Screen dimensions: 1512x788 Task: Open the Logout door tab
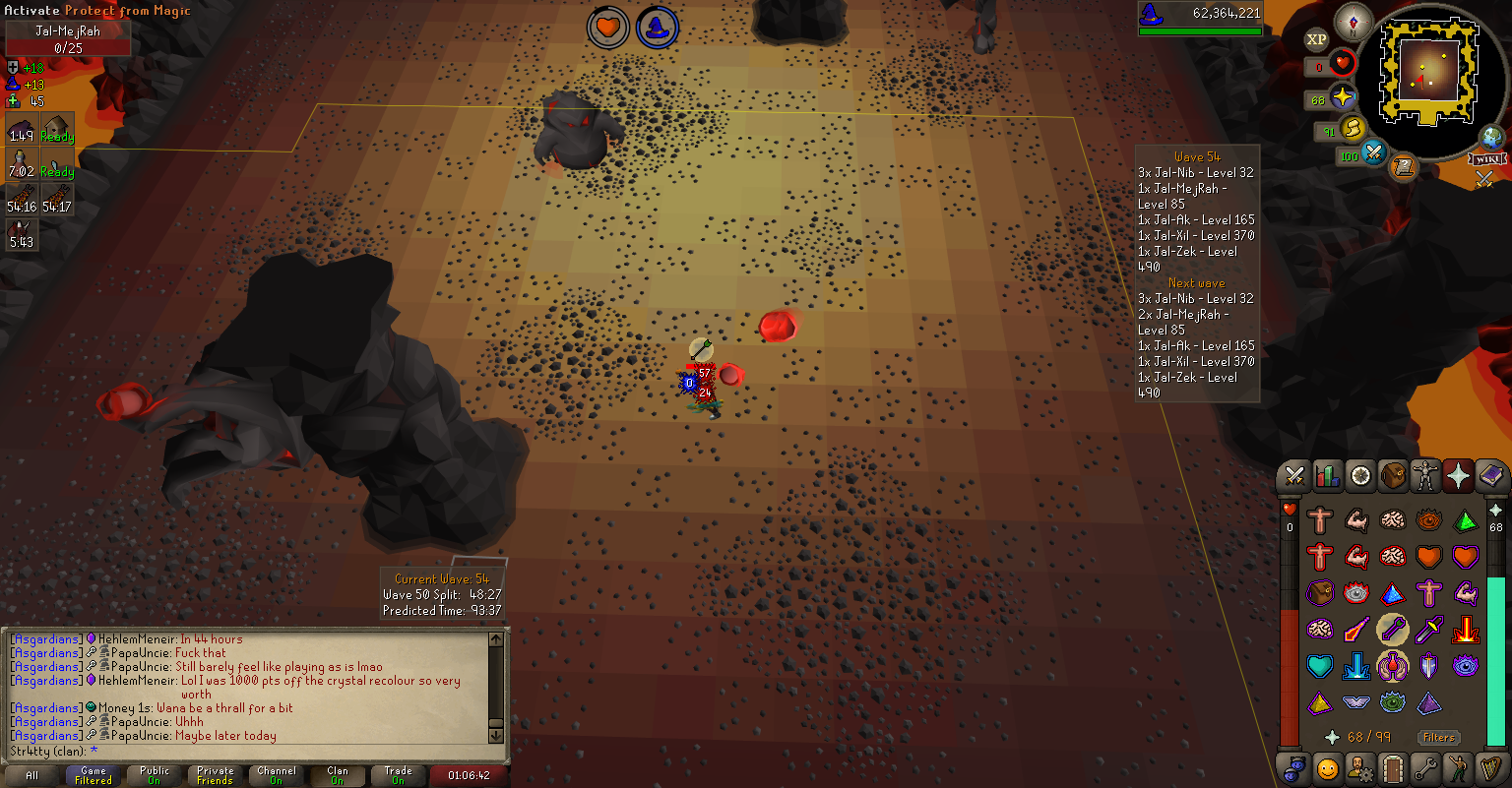tap(1392, 767)
